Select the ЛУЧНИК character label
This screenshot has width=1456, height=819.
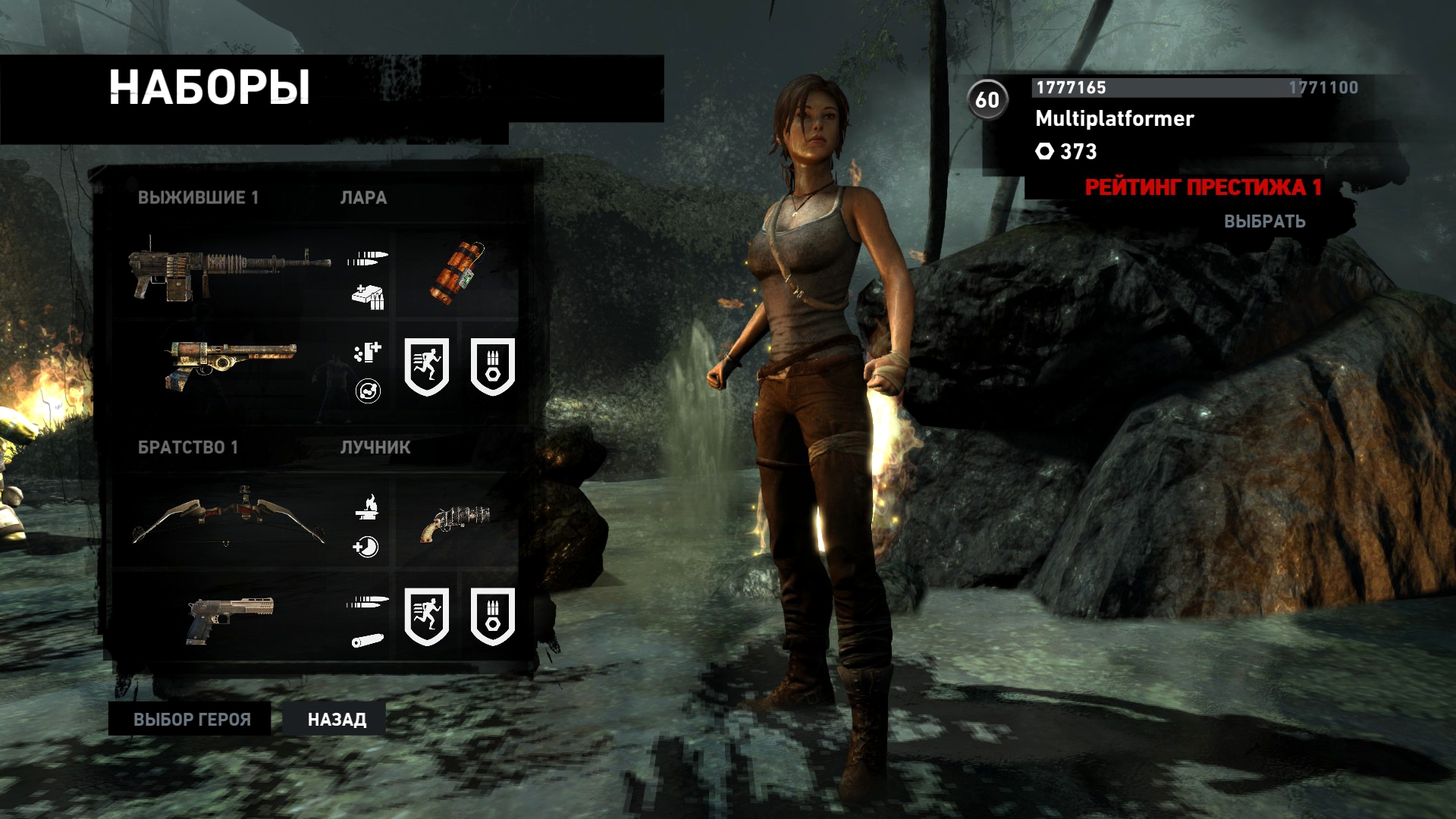(375, 447)
